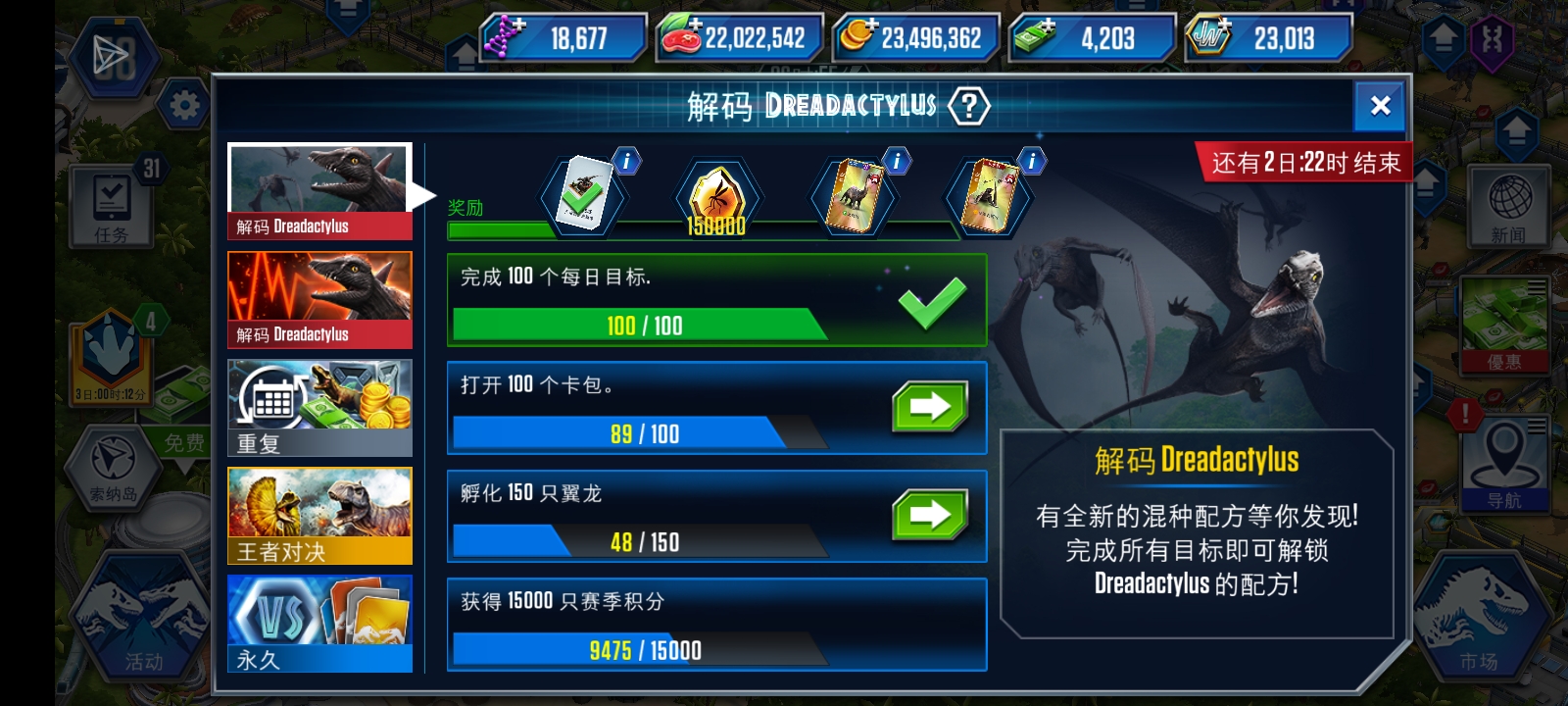This screenshot has height=706, width=1568.
Task: Select the 解码 Dreadactylus event thumbnail
Action: (319, 186)
